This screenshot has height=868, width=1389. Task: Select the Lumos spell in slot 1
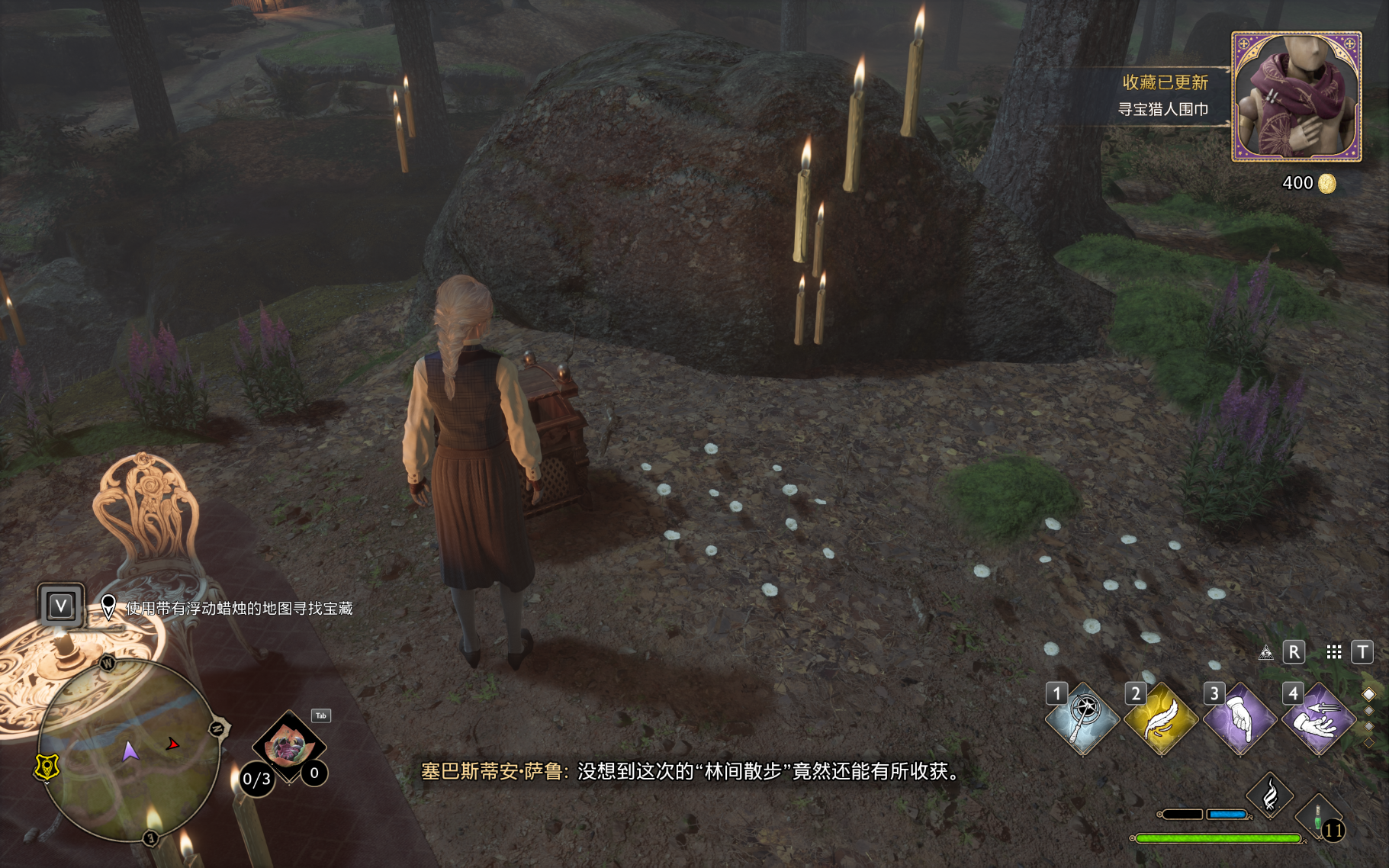click(1082, 719)
